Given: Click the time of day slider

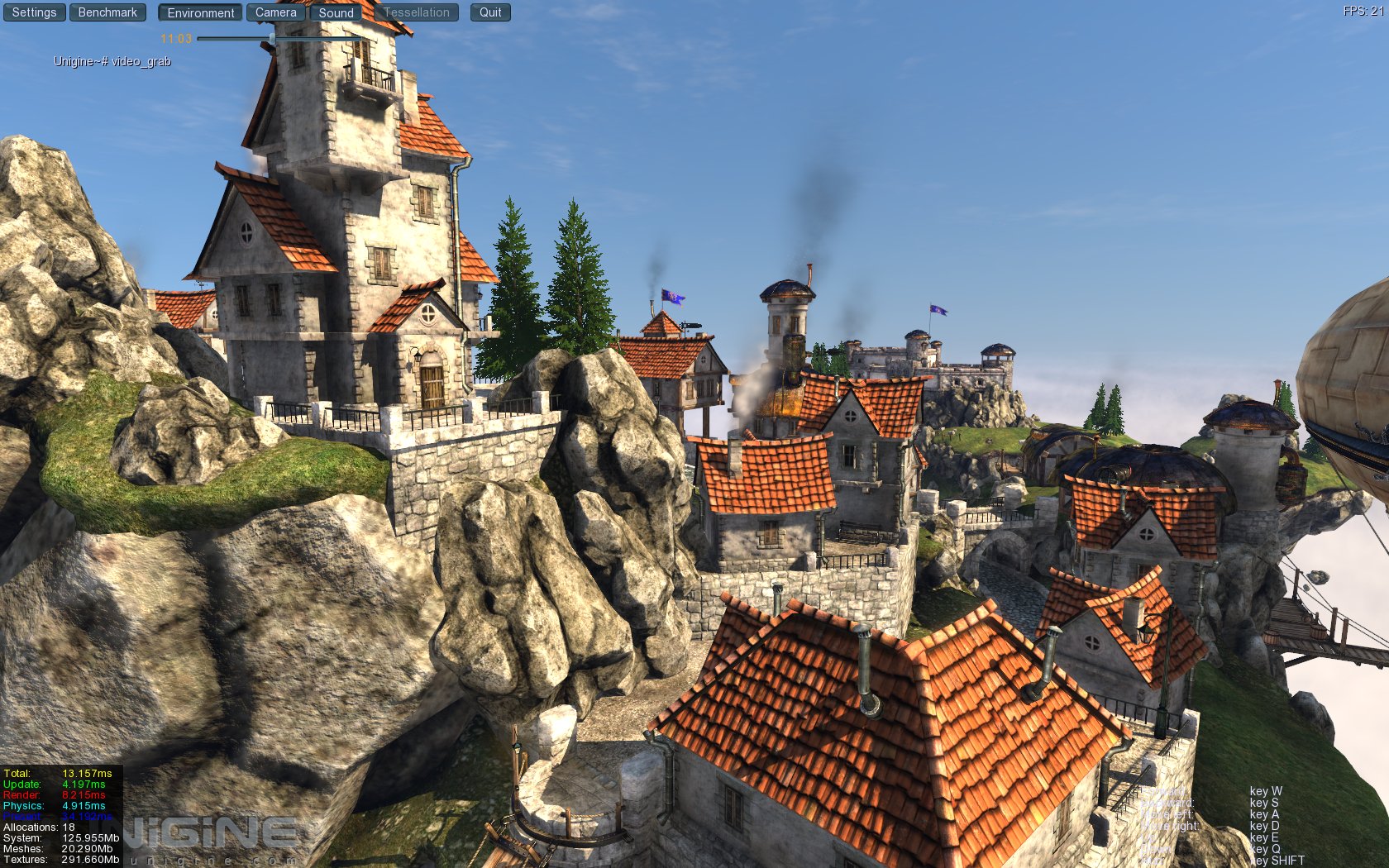Looking at the screenshot, I should pos(273,39).
